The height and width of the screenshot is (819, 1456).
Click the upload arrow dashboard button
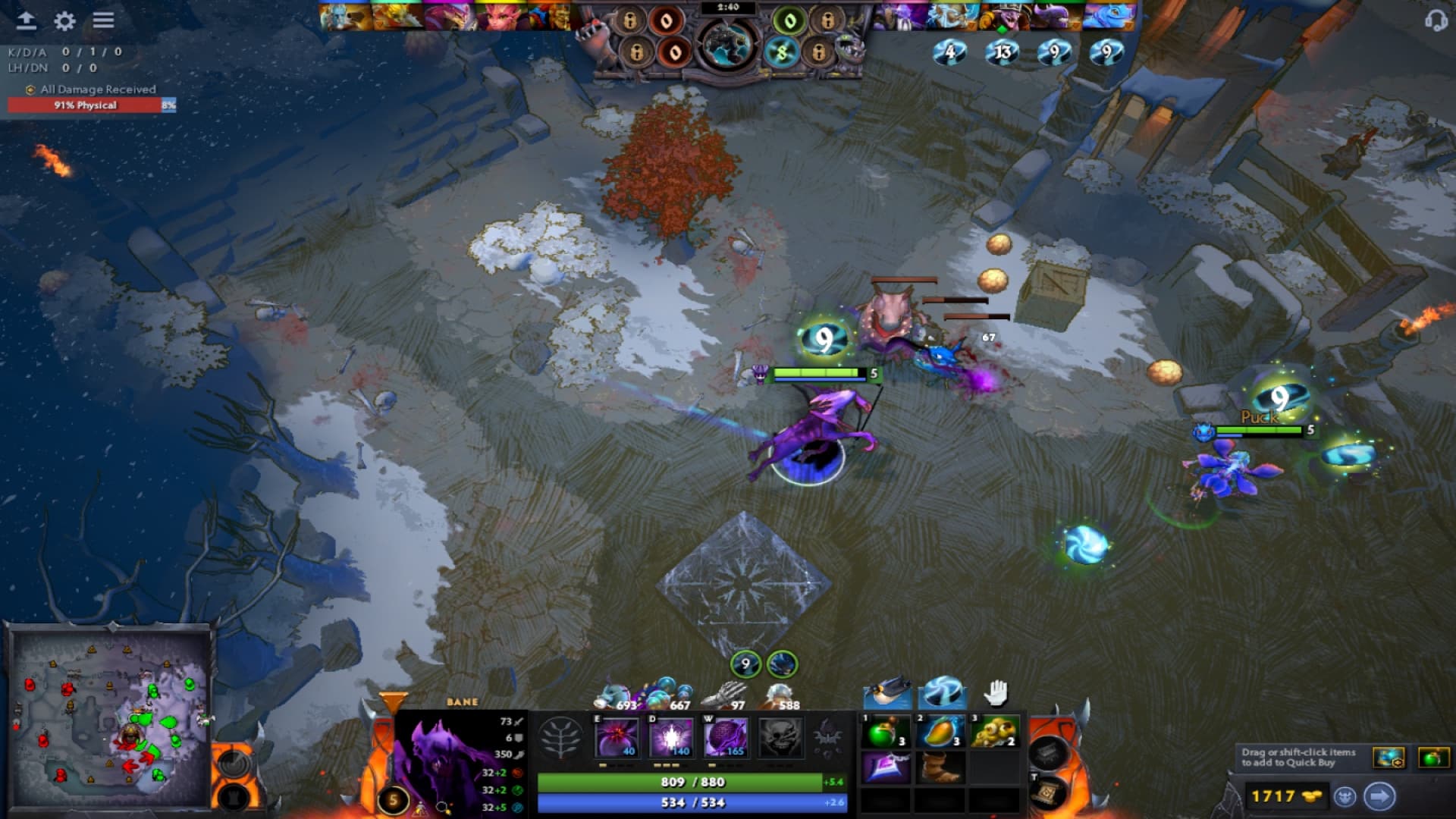[x=27, y=20]
